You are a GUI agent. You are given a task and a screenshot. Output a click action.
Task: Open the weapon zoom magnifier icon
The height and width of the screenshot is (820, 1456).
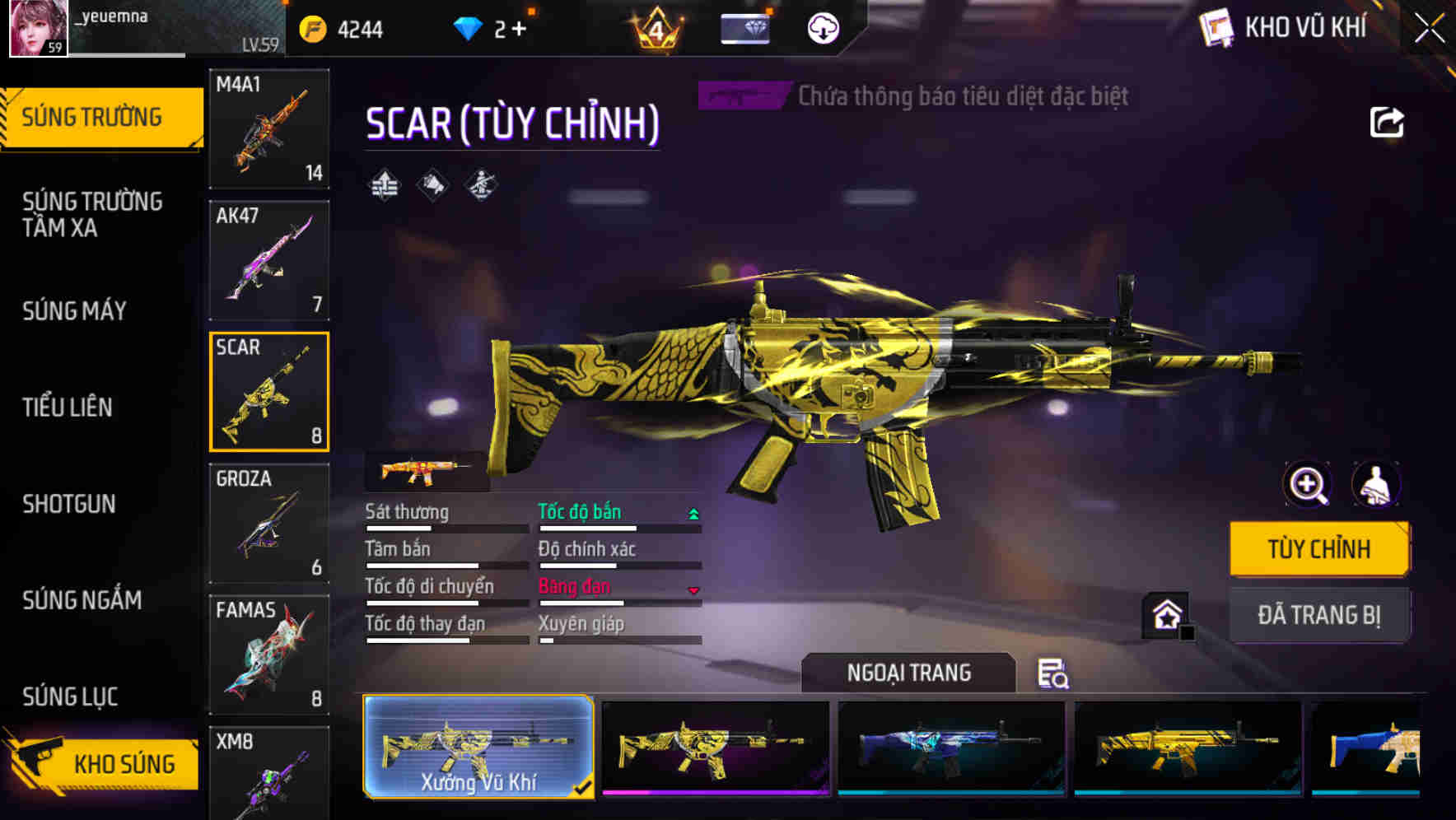point(1306,485)
